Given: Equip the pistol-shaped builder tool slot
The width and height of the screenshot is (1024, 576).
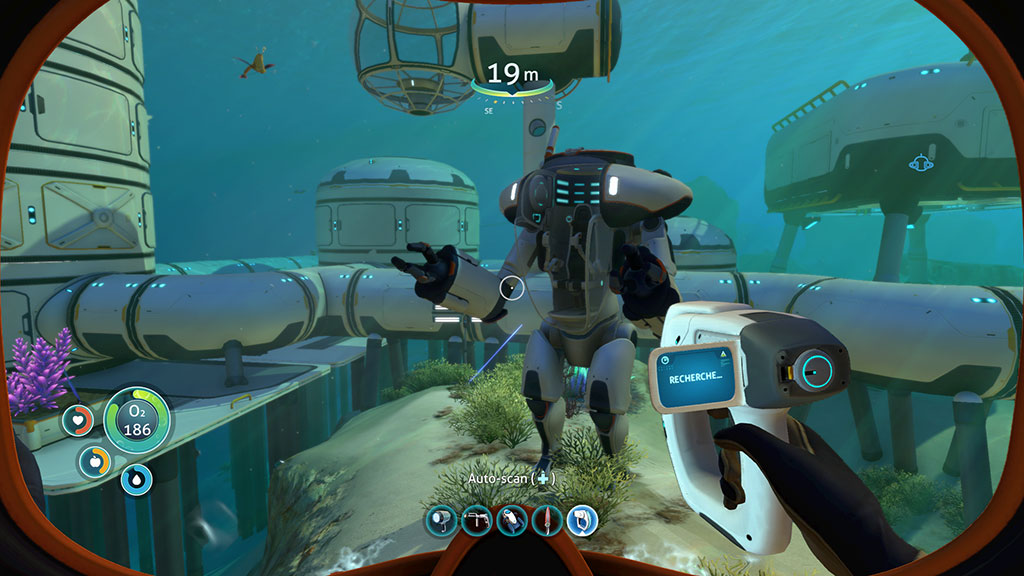Looking at the screenshot, I should click(x=475, y=519).
